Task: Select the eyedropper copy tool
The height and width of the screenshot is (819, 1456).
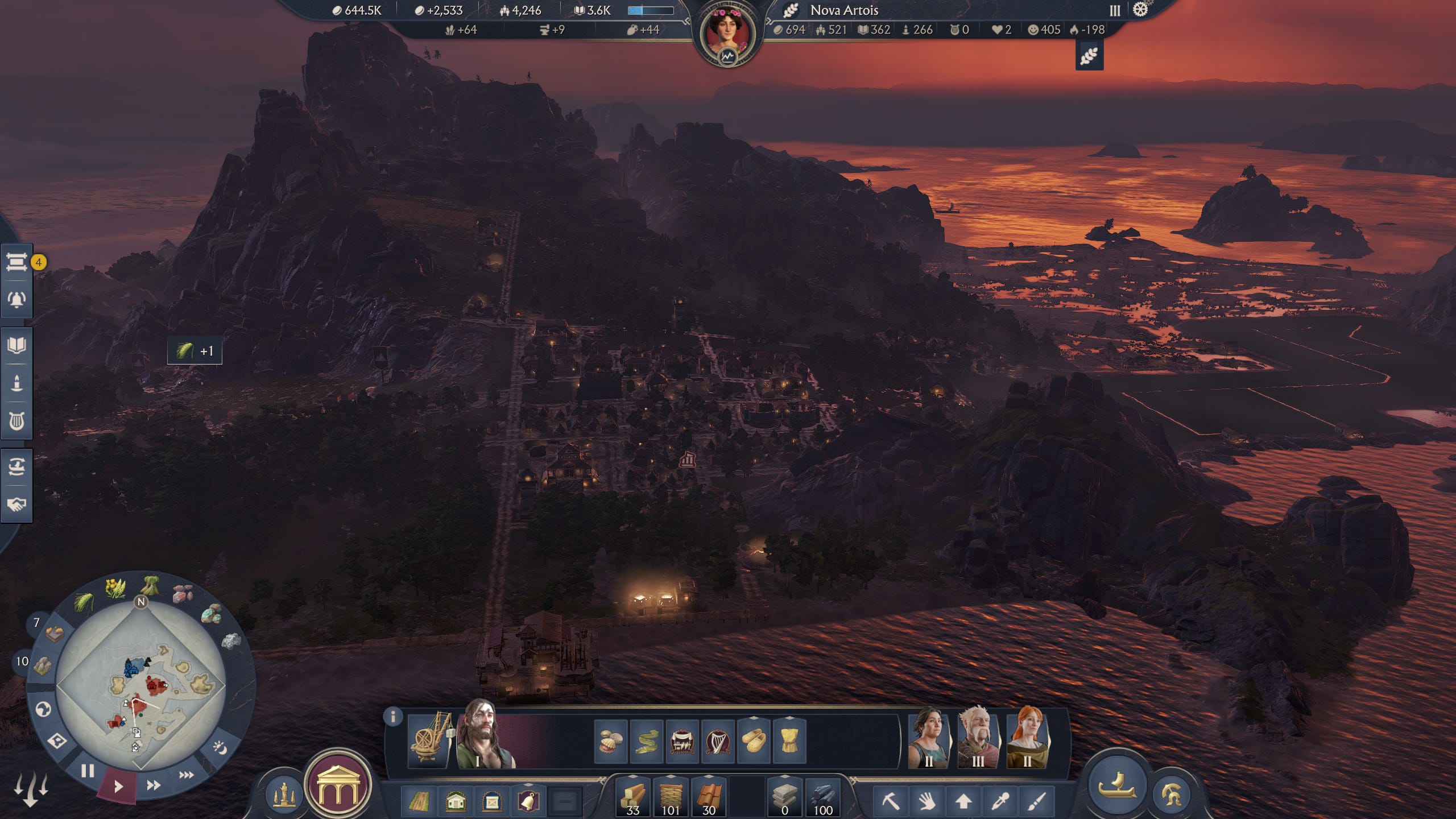Action: (x=1000, y=801)
